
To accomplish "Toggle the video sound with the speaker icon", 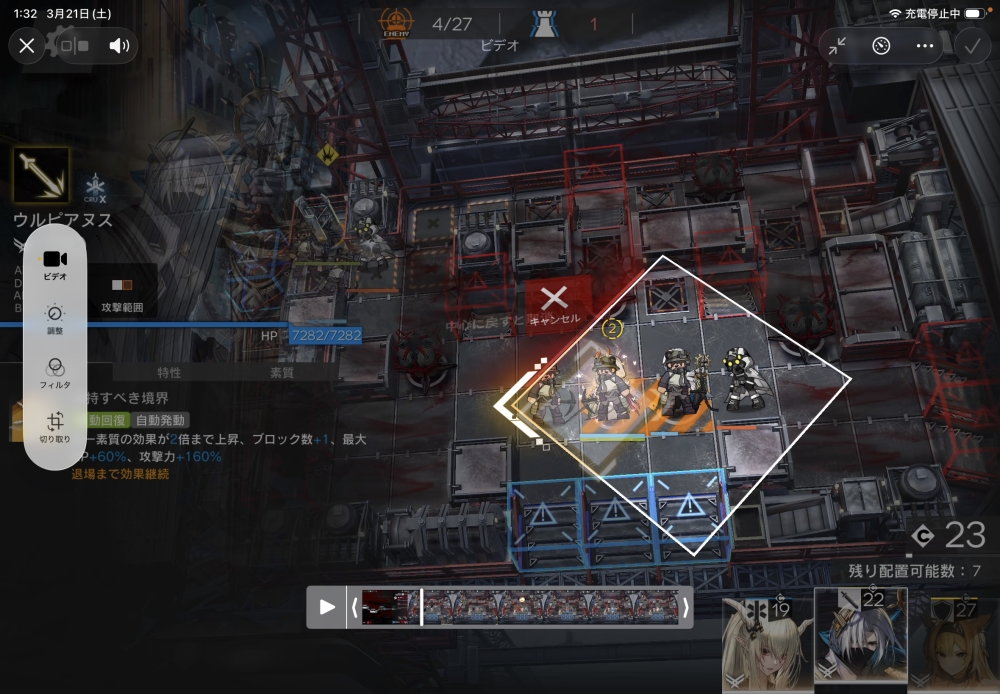I will (120, 45).
